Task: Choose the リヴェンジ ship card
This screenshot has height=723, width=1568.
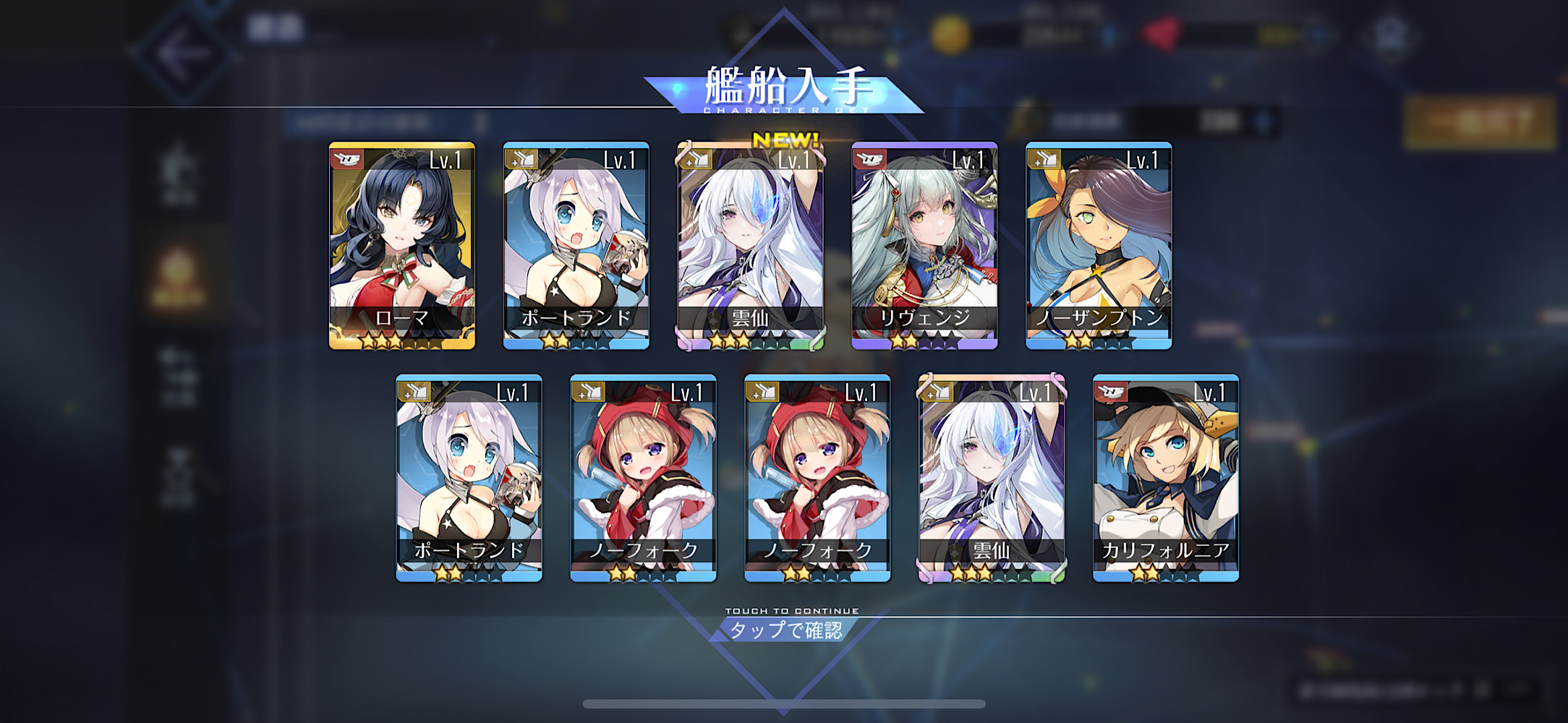Action: click(x=924, y=246)
